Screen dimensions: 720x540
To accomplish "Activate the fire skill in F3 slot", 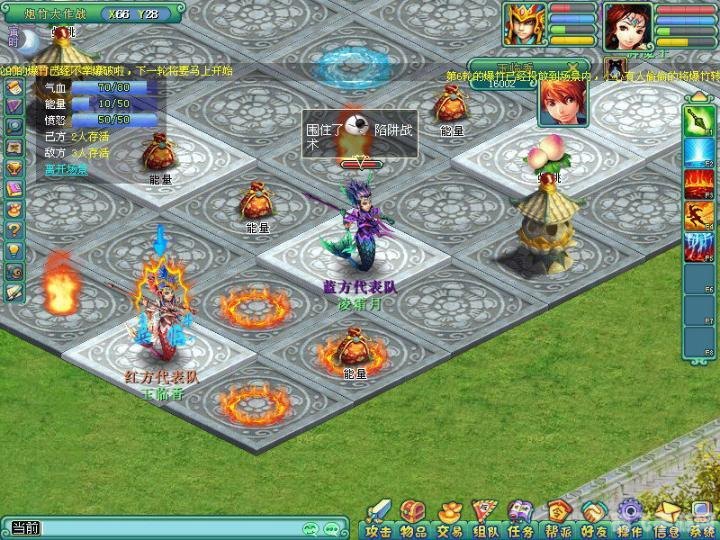I will click(x=697, y=184).
